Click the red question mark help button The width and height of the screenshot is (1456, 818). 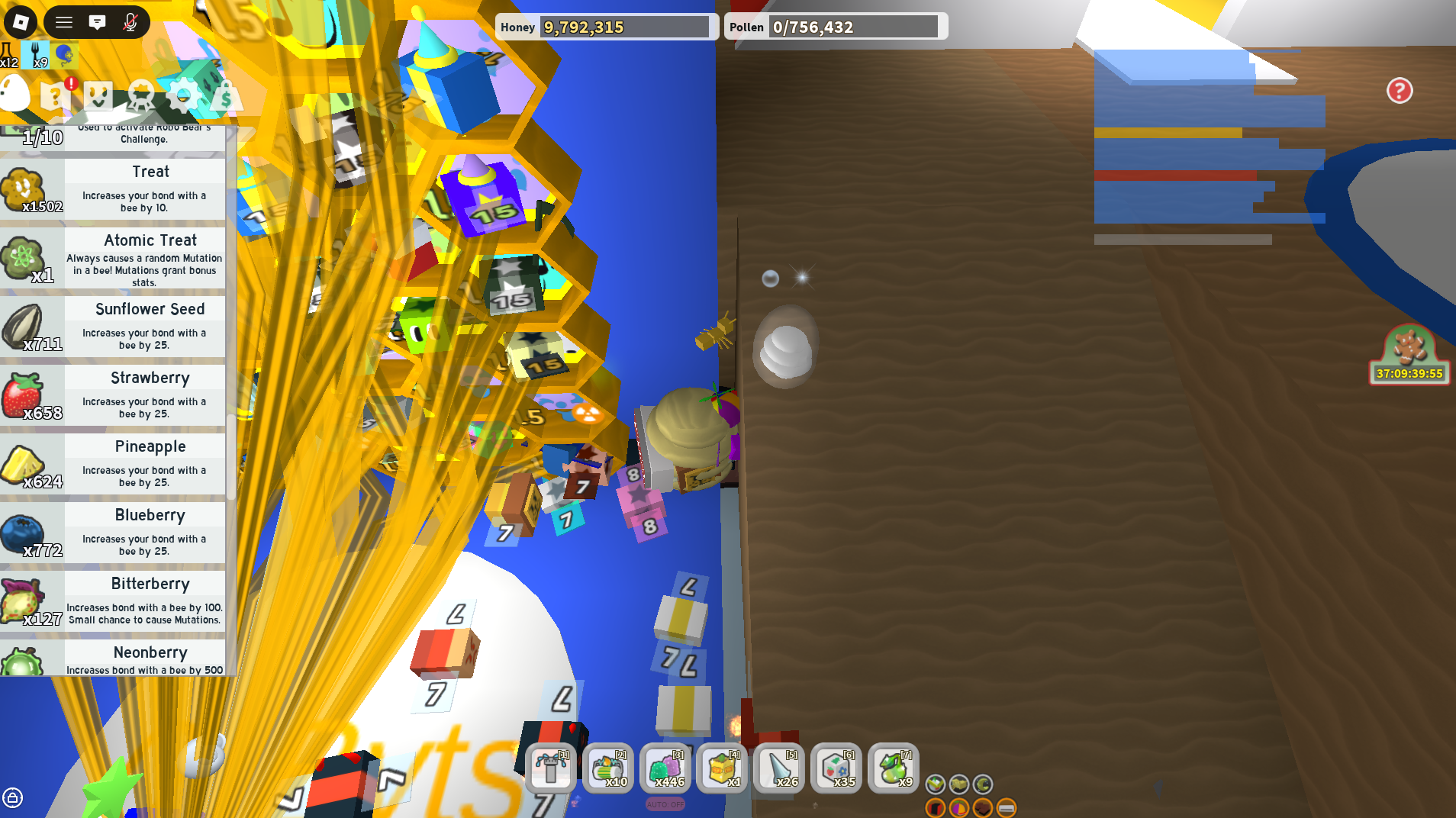tap(1399, 91)
